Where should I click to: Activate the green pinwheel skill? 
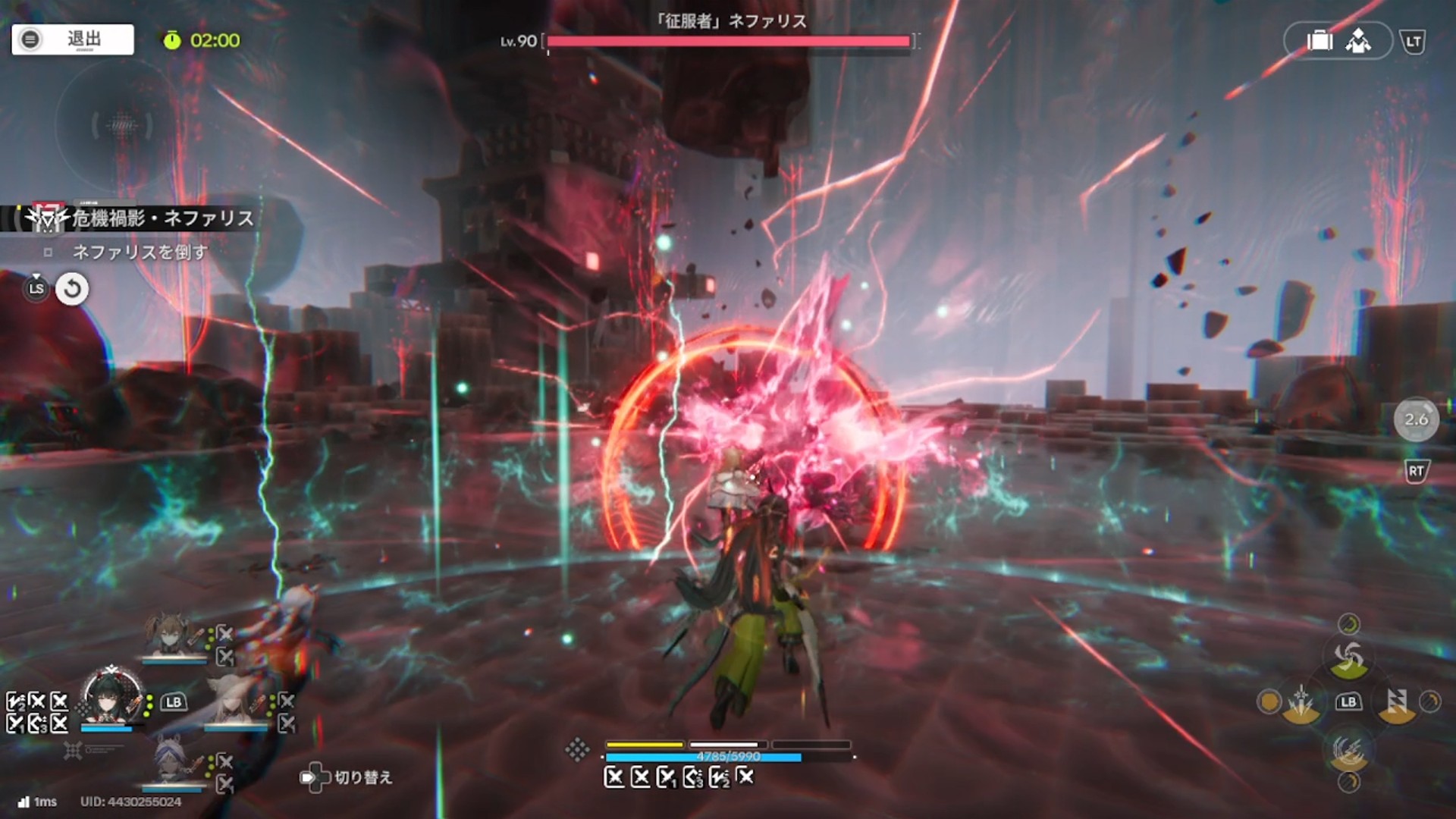click(x=1348, y=657)
